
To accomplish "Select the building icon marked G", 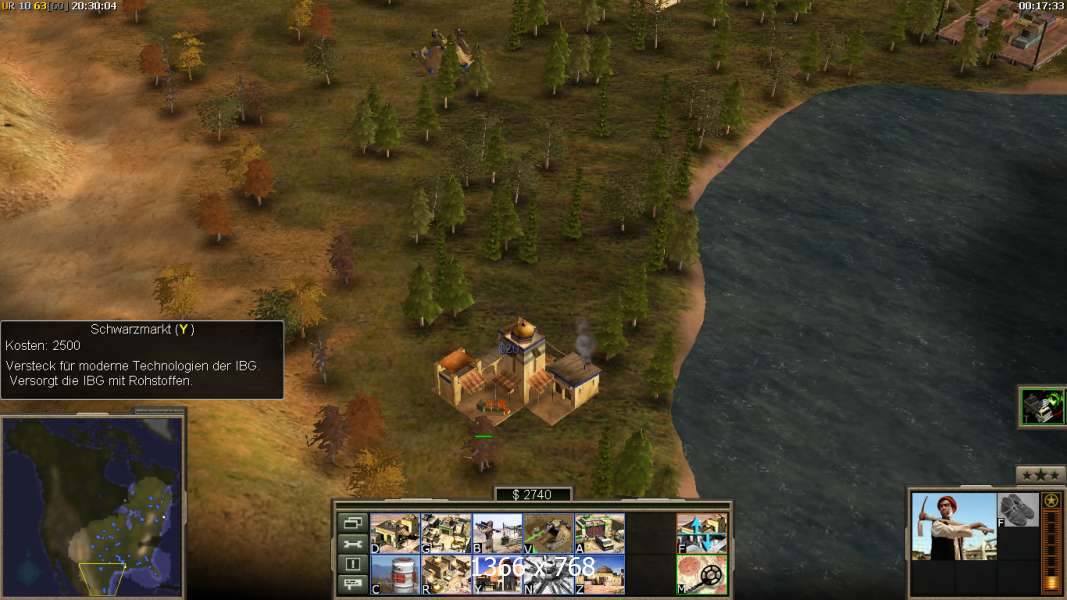I will click(x=446, y=533).
